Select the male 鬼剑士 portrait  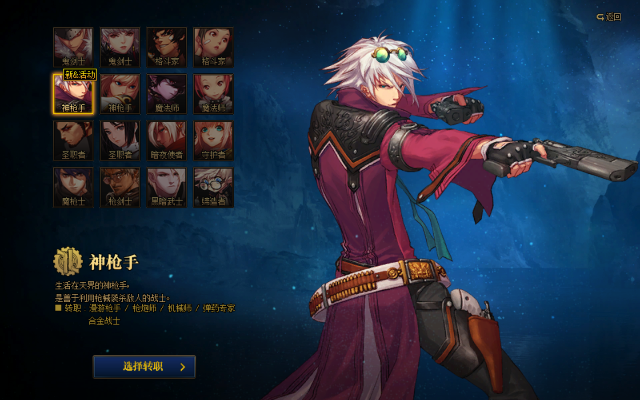click(73, 46)
